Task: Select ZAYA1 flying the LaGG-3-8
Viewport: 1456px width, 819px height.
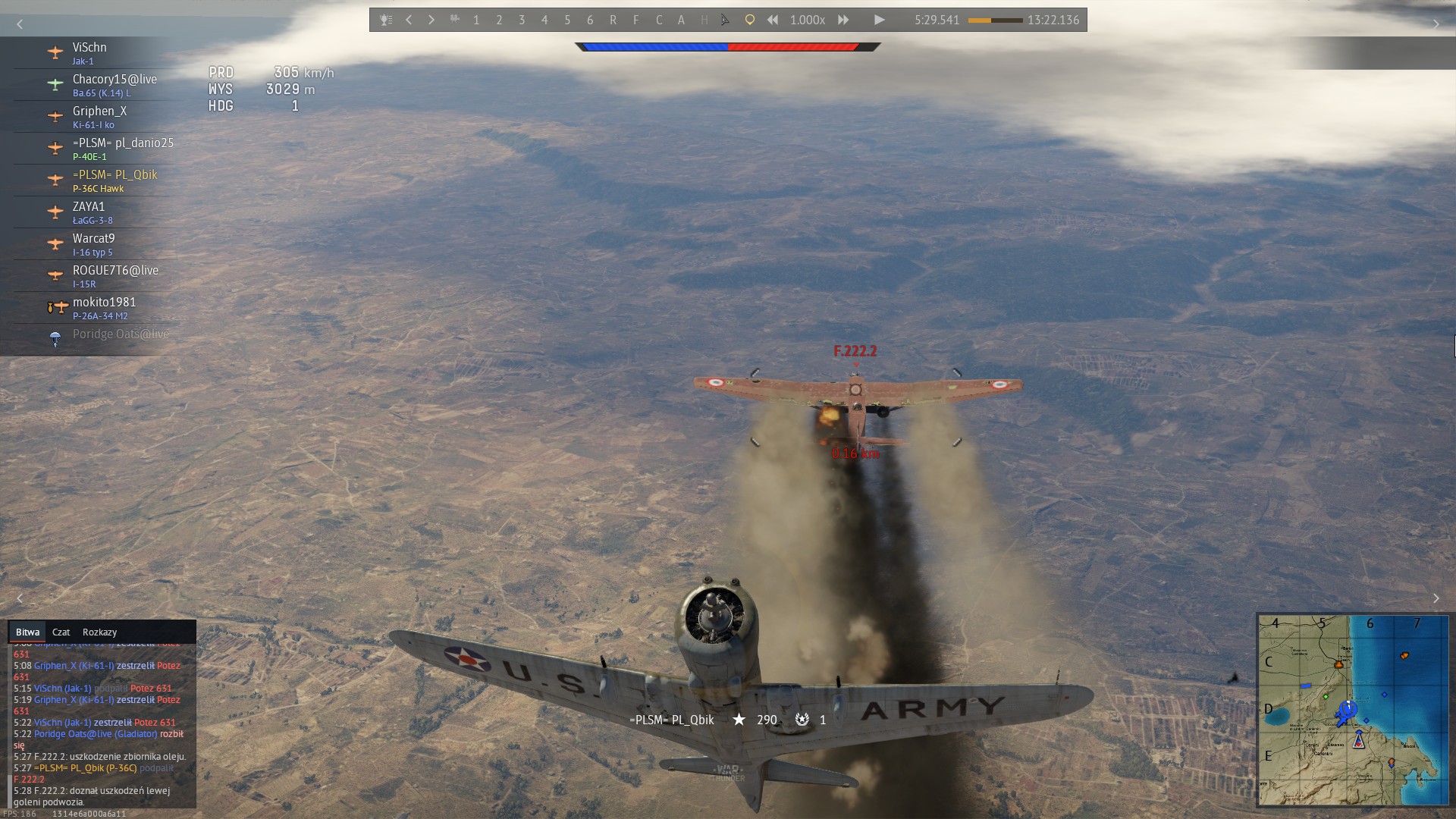Action: tap(89, 212)
